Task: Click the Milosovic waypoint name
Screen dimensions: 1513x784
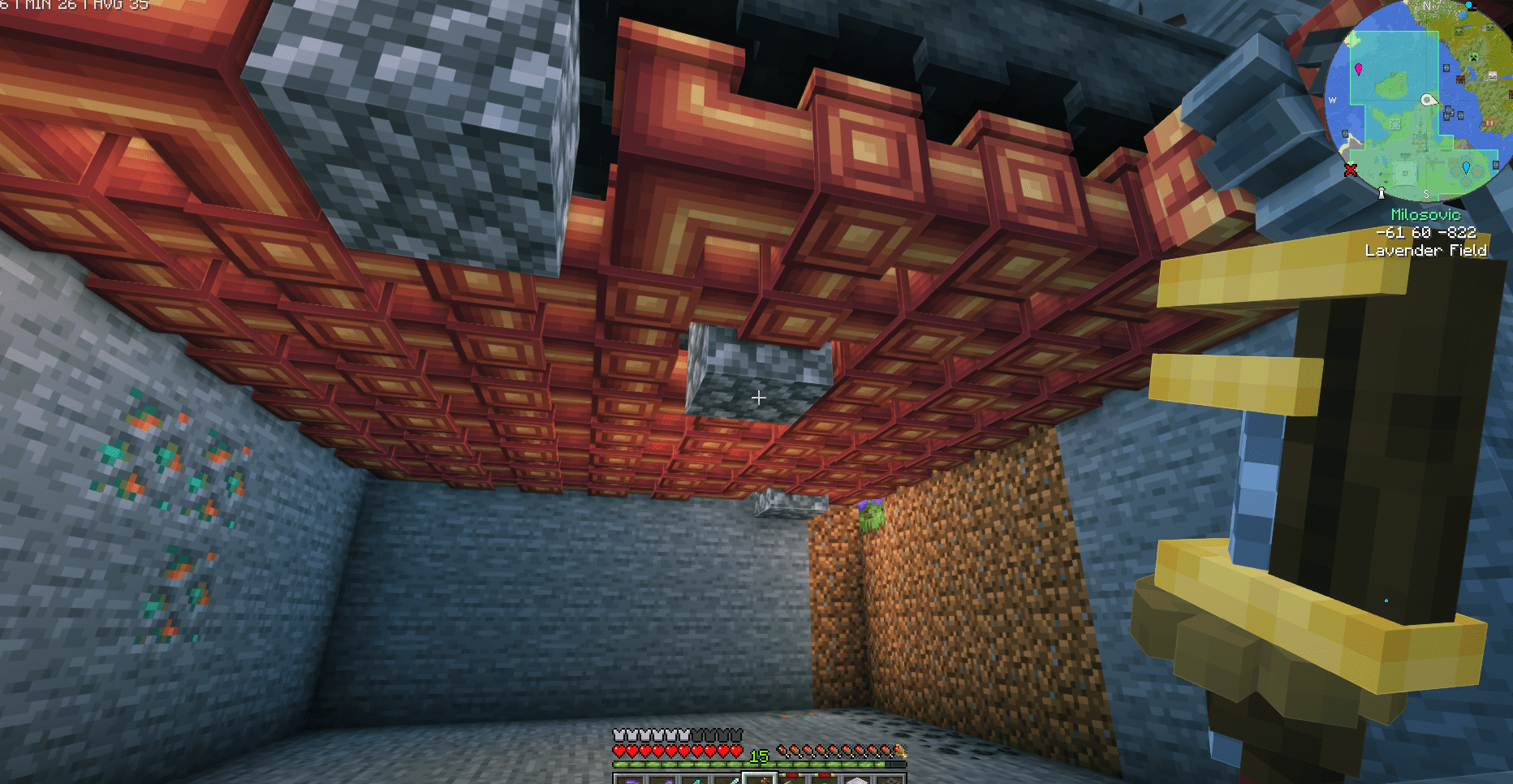Action: point(1425,215)
